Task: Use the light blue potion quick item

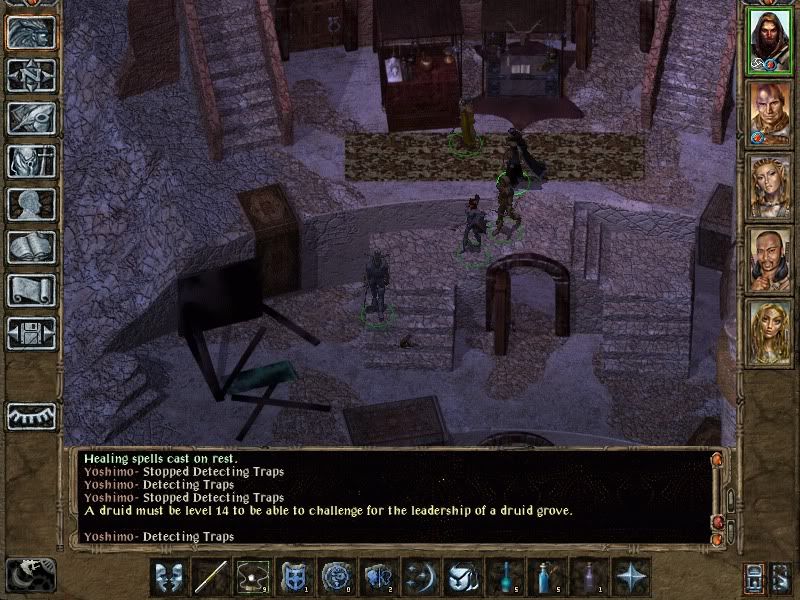Action: point(545,578)
